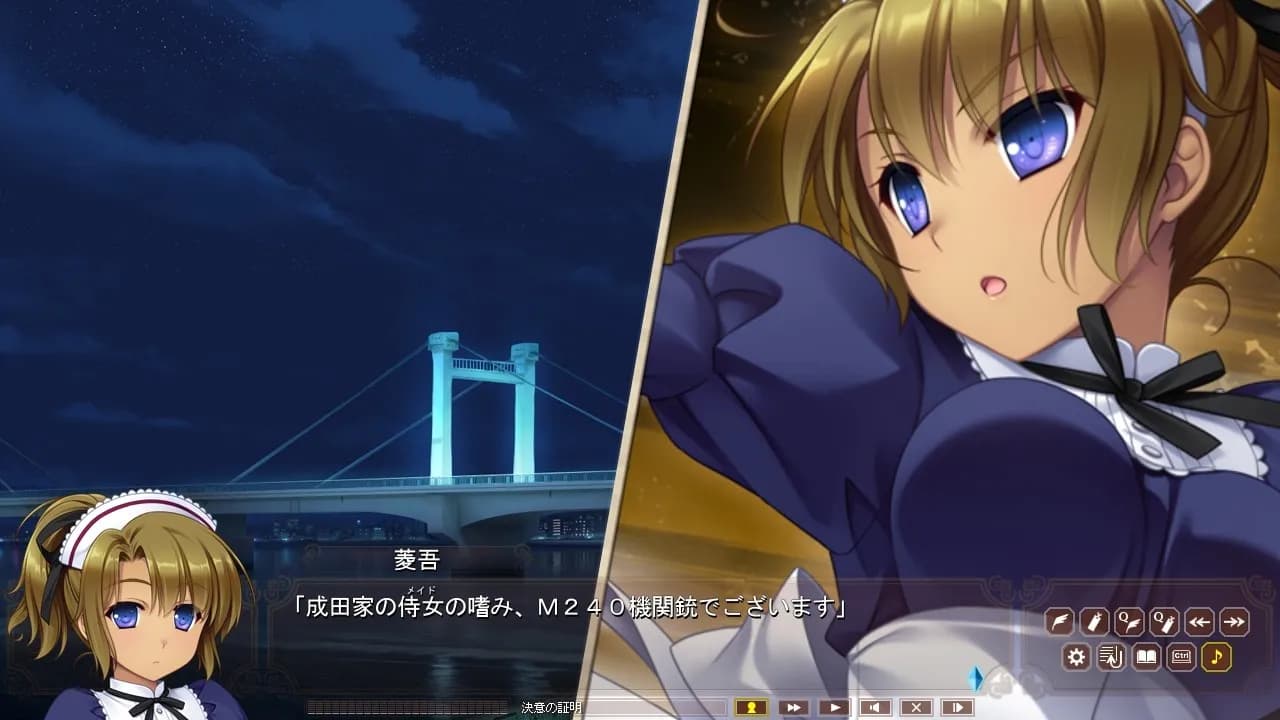Click the step-forward button in bottom bar
Viewport: 1280px width, 720px height.
click(x=957, y=707)
